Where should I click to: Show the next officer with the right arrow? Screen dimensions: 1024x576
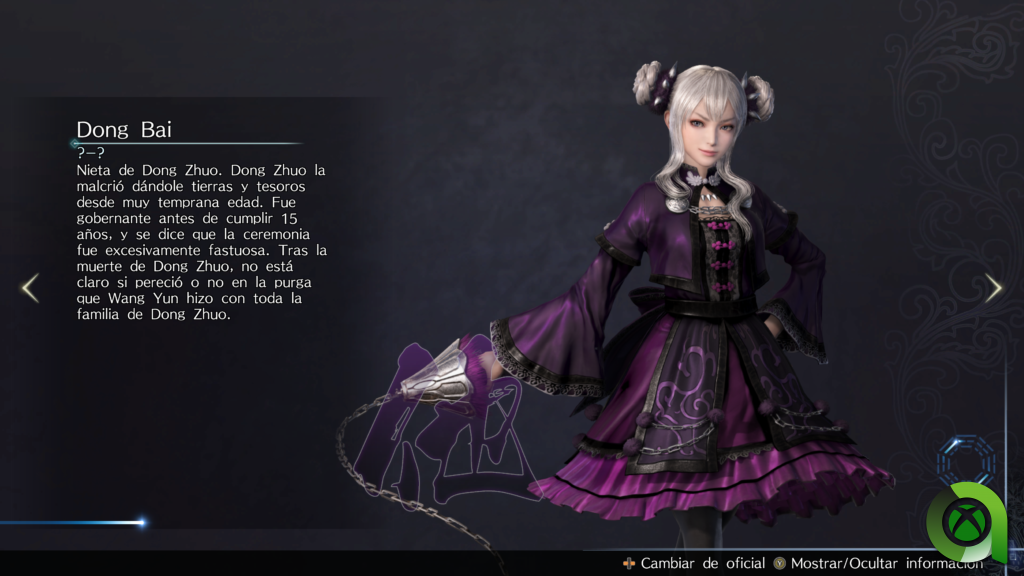tap(993, 288)
